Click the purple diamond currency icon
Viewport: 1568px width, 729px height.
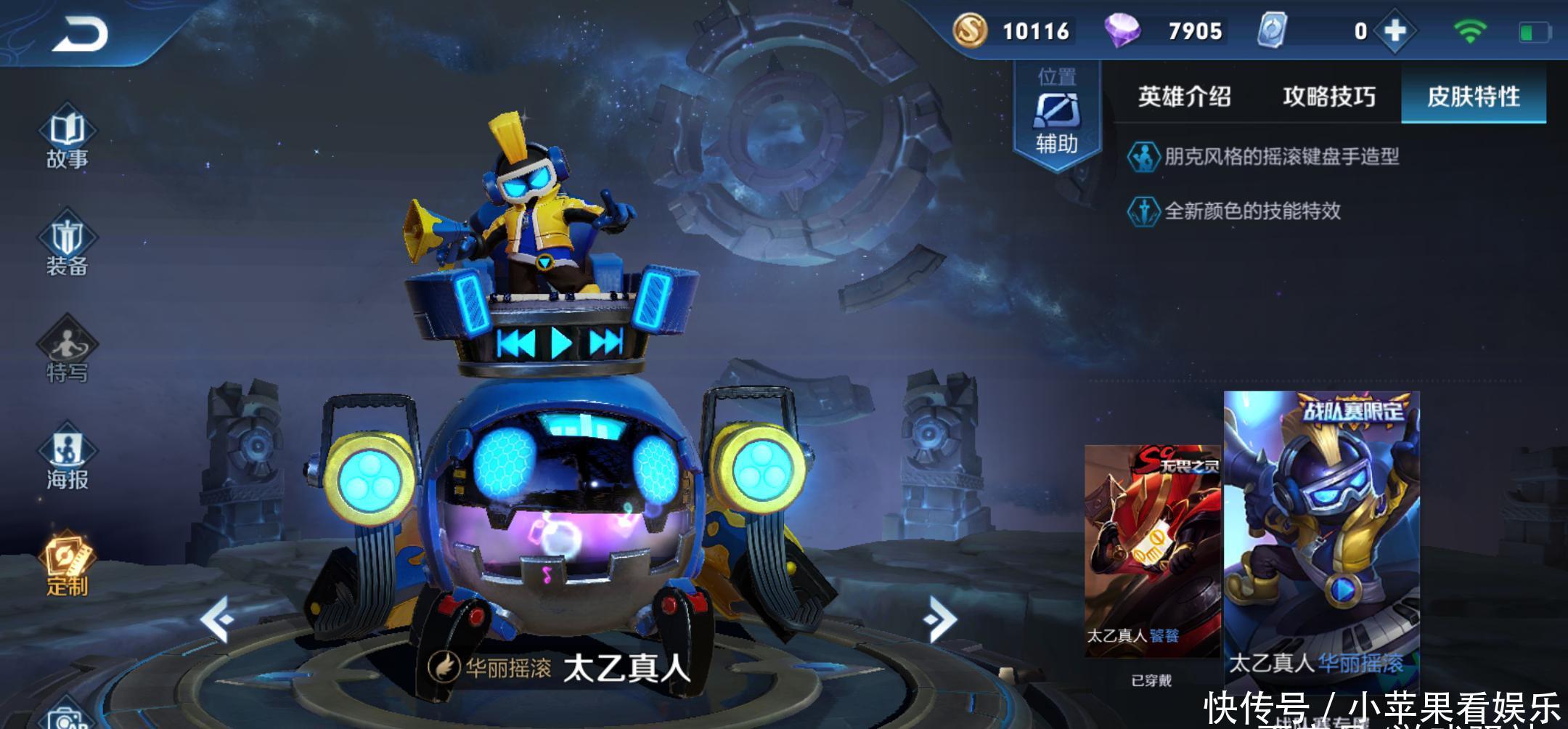pos(1122,31)
